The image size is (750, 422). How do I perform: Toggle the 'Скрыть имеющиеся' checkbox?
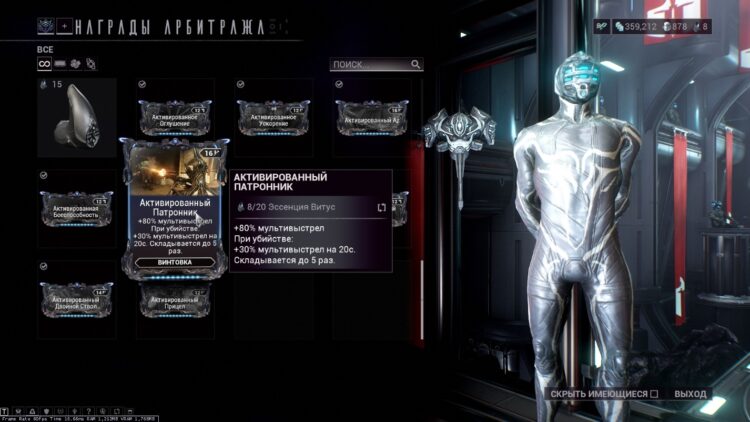coord(654,394)
